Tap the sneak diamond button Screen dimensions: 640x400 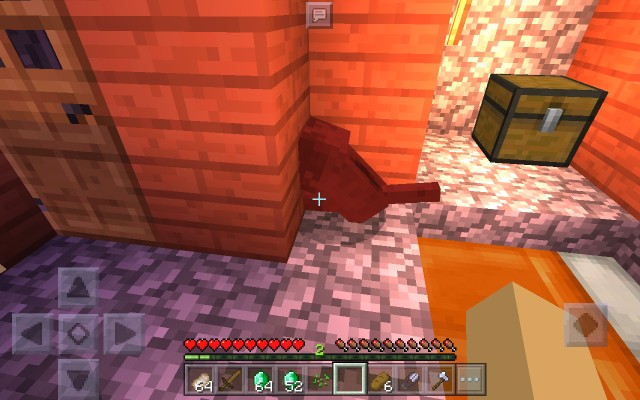point(79,333)
